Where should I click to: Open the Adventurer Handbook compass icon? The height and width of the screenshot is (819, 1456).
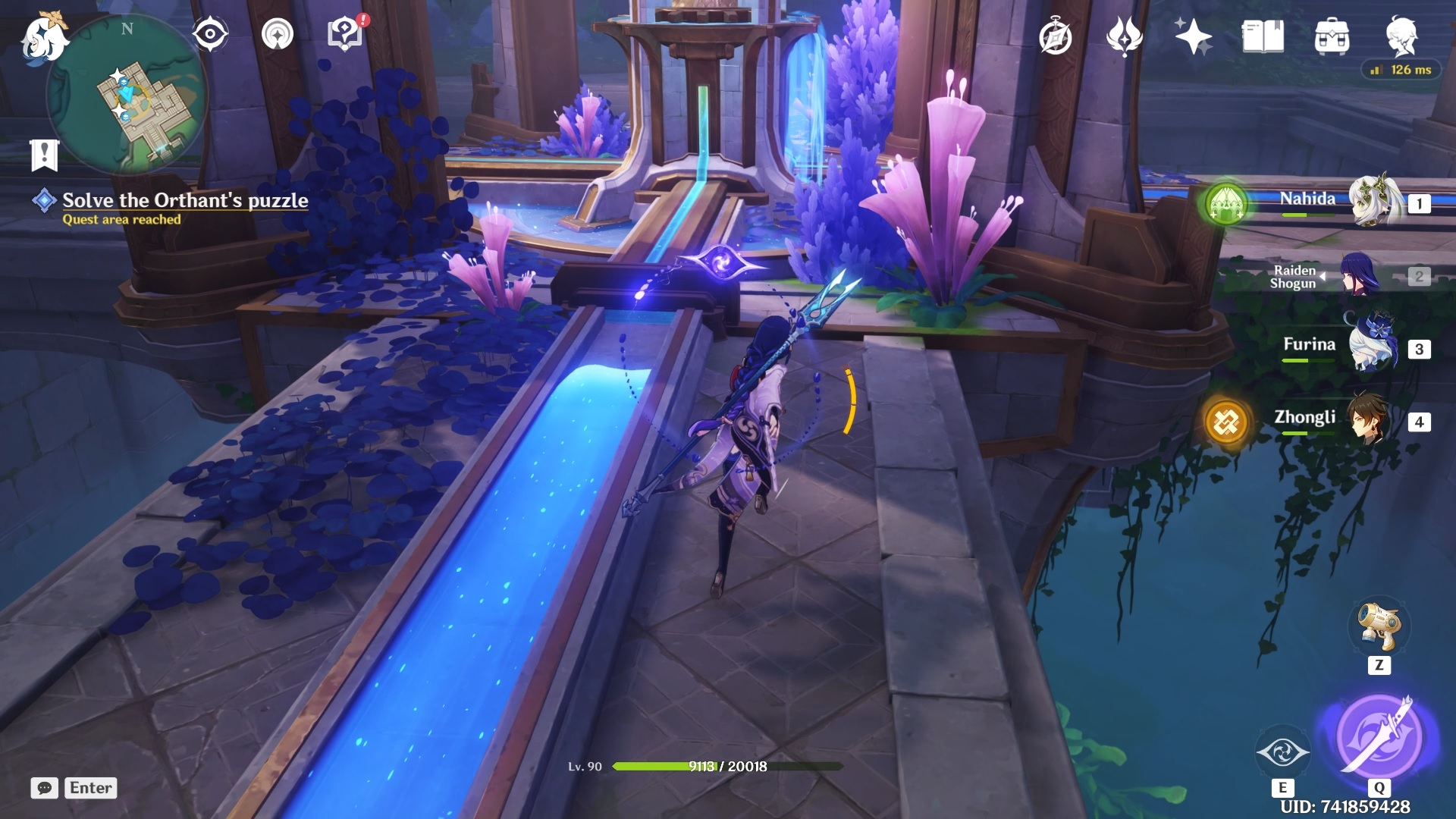1056,37
